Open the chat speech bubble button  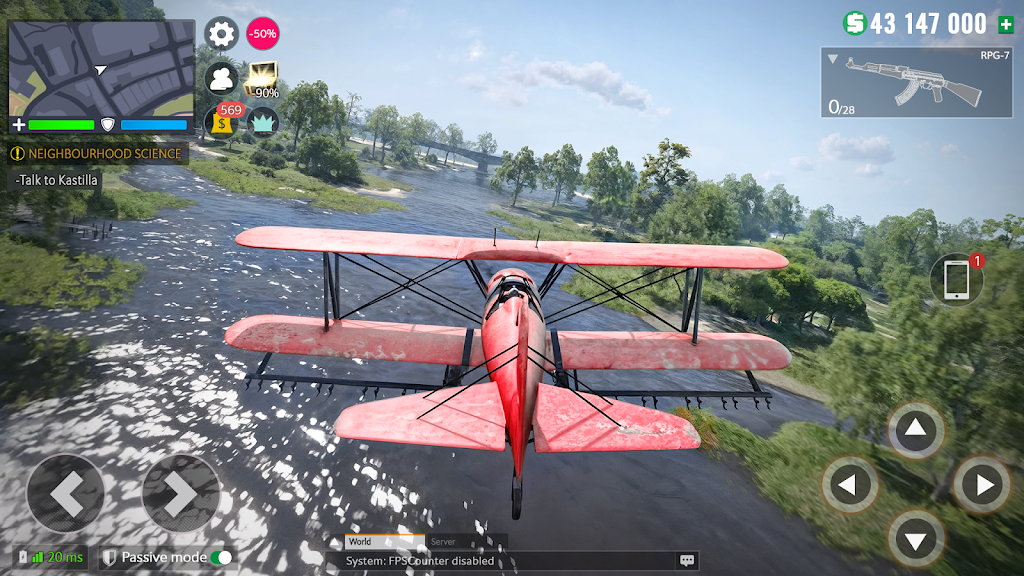click(x=687, y=561)
